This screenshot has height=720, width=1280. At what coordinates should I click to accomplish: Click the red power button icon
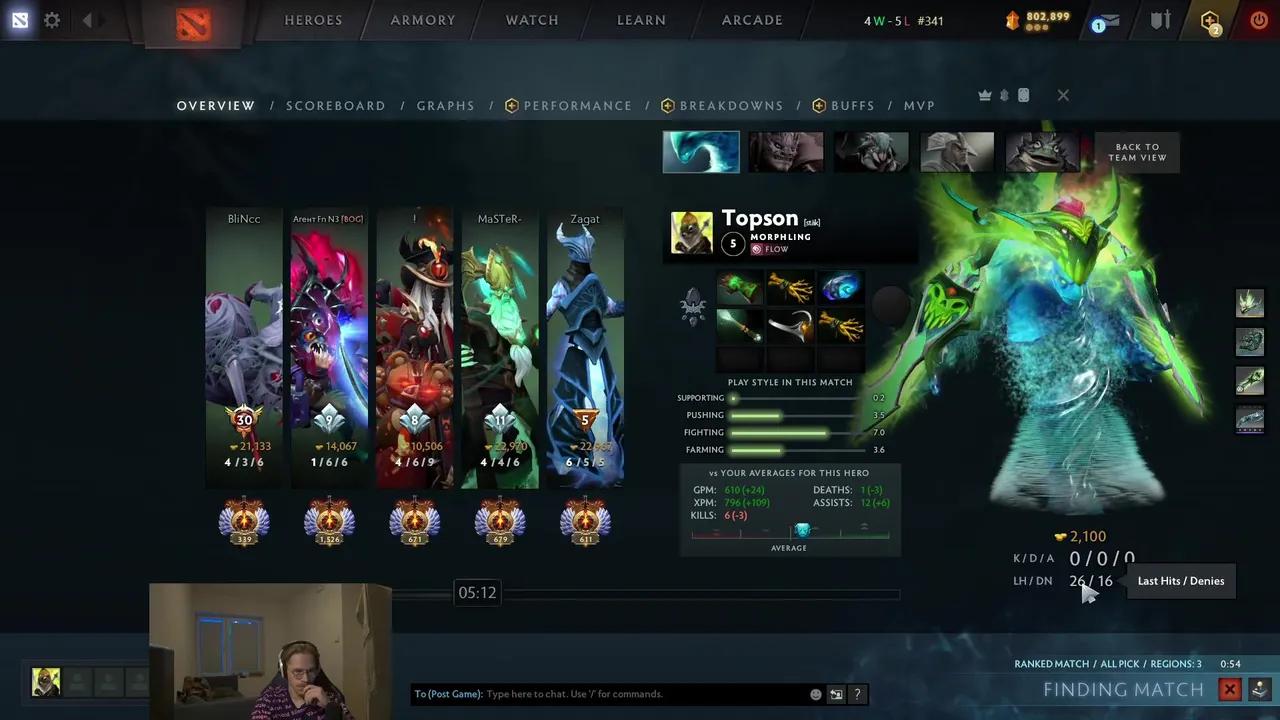click(x=1259, y=20)
